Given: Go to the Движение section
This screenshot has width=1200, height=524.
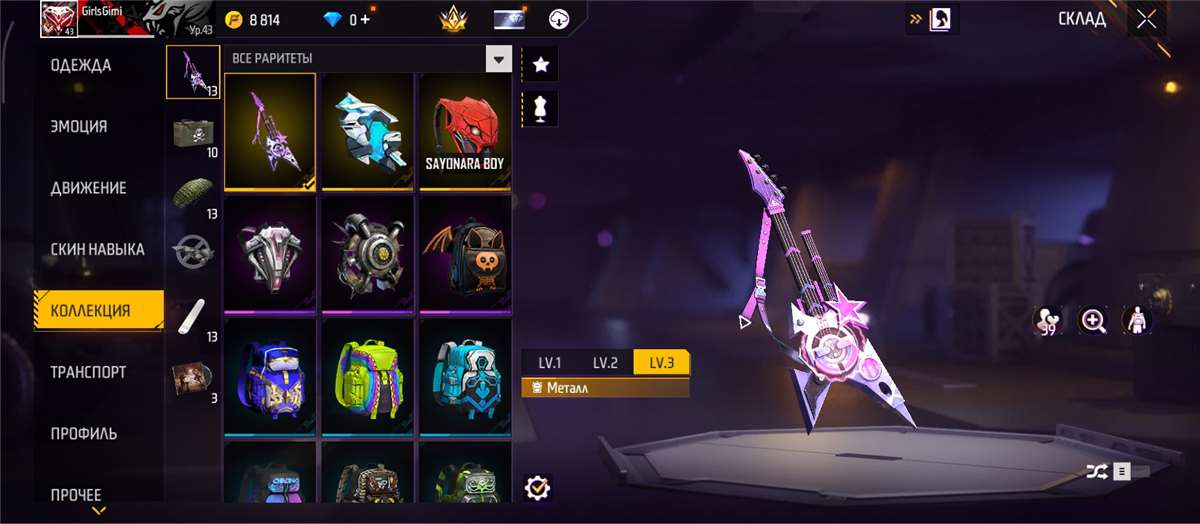Looking at the screenshot, I should click(x=88, y=188).
